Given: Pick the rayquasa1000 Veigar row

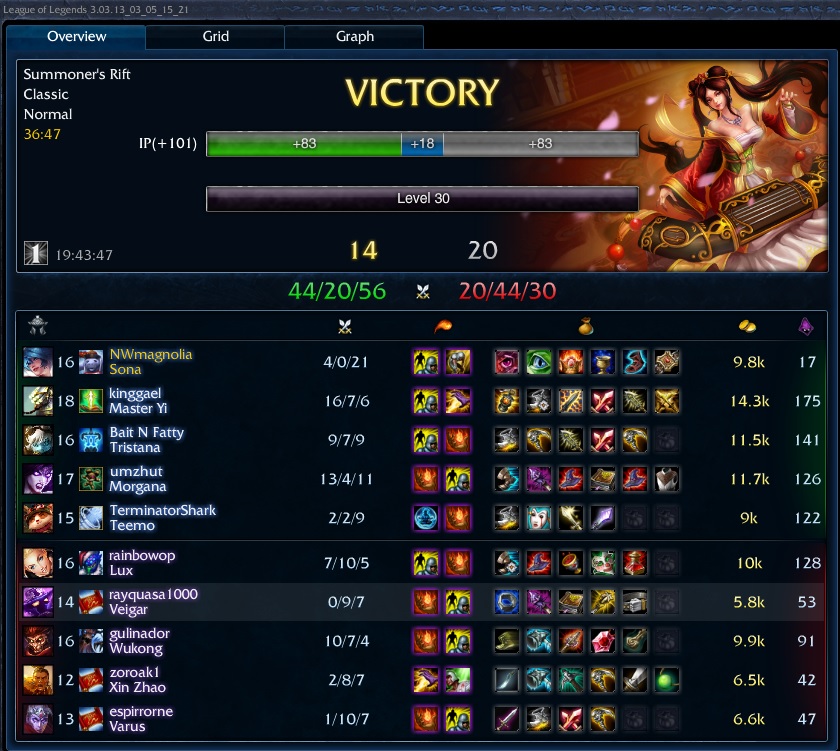Looking at the screenshot, I should [x=153, y=602].
